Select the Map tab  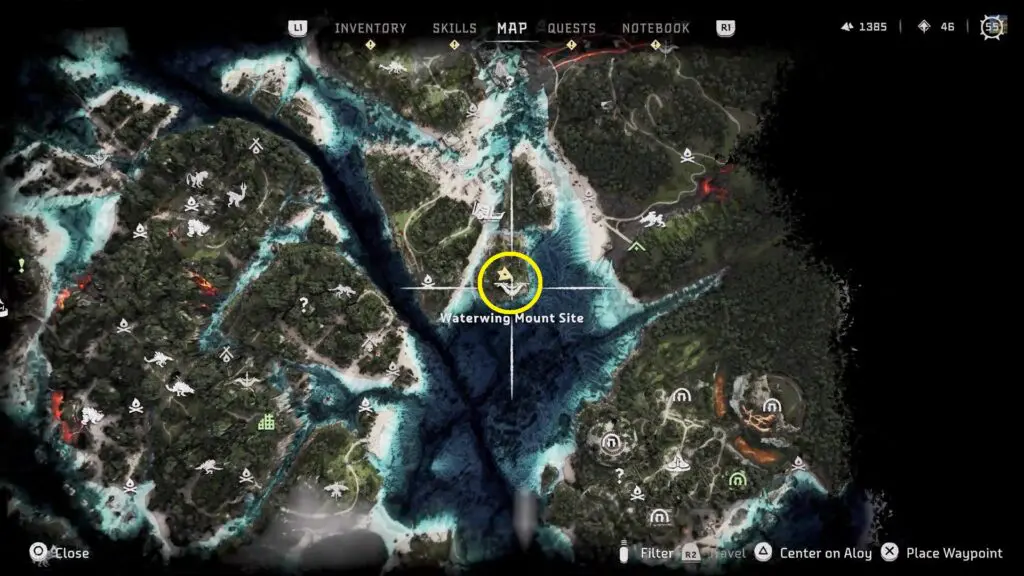(512, 28)
